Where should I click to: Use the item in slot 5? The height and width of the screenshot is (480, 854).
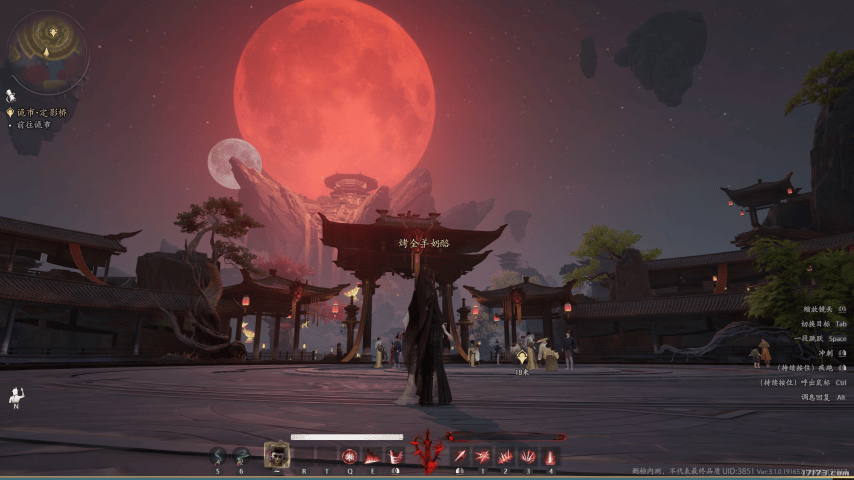tap(219, 456)
